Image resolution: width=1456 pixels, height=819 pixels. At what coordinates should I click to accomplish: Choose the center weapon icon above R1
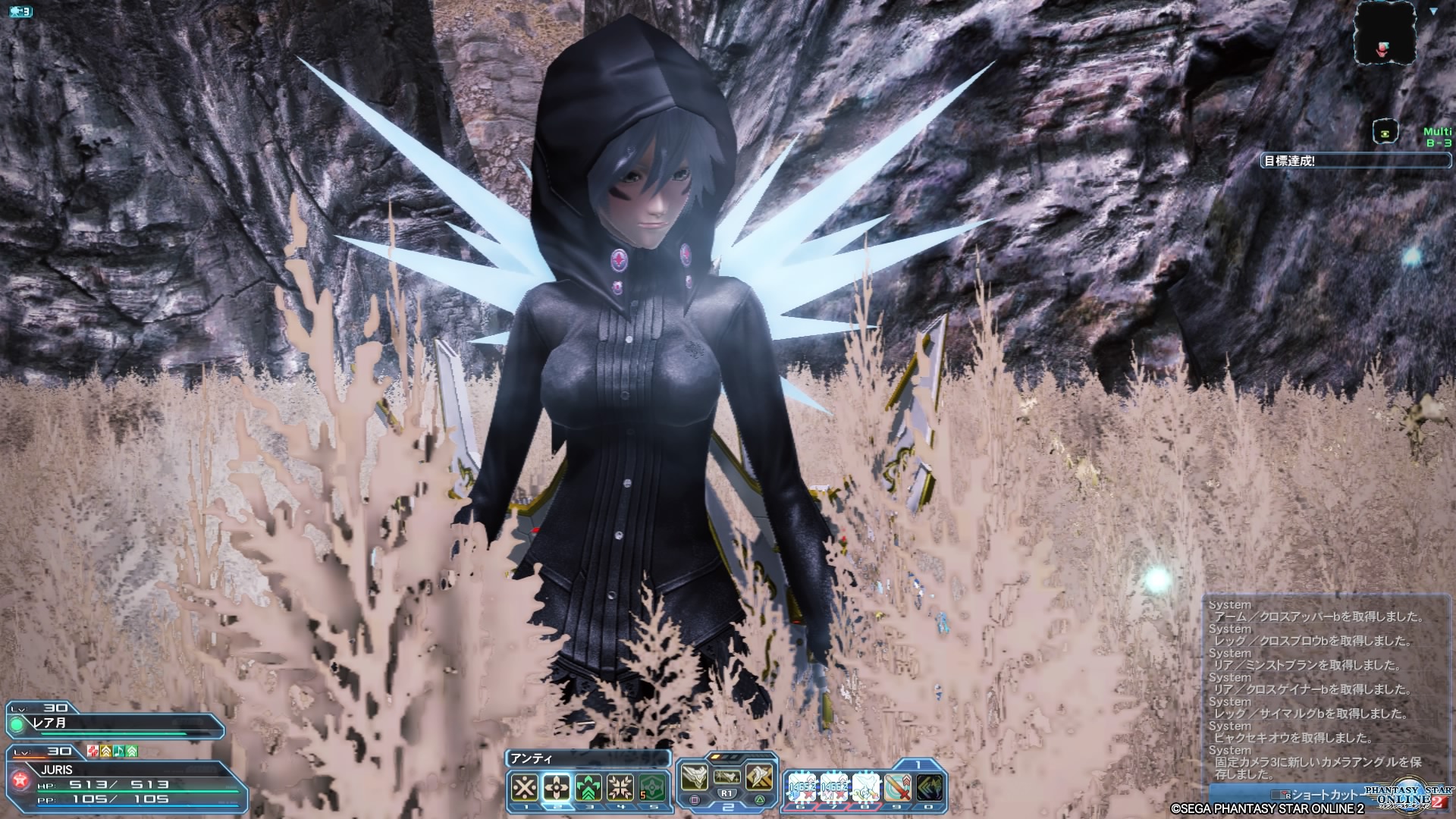pos(727,776)
